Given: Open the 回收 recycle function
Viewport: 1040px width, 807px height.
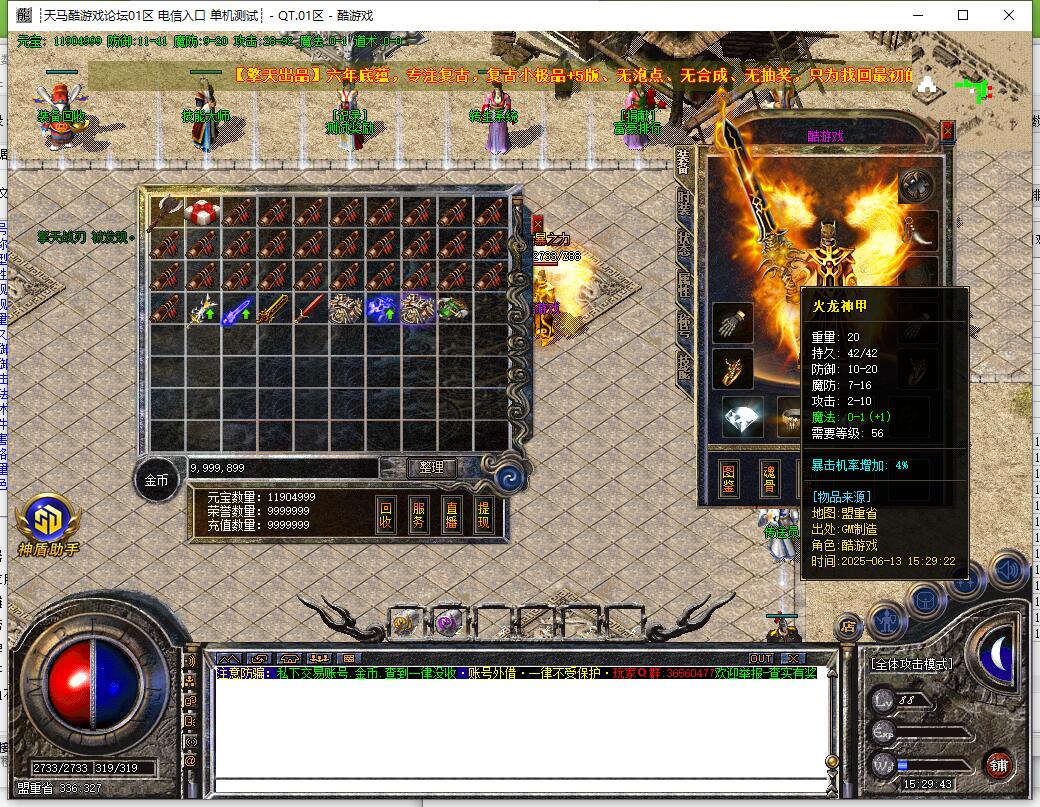Looking at the screenshot, I should pyautogui.click(x=387, y=515).
